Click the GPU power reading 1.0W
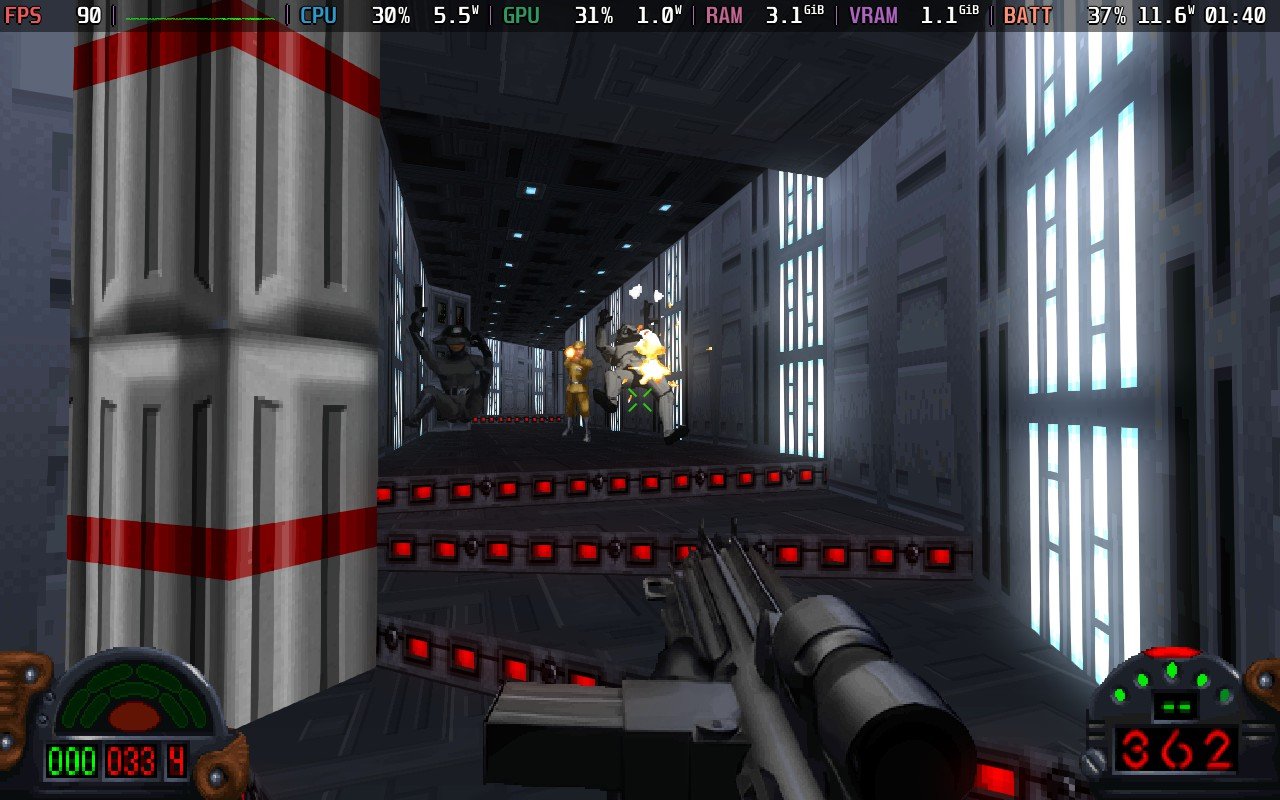Viewport: 1280px width, 800px height. click(660, 15)
